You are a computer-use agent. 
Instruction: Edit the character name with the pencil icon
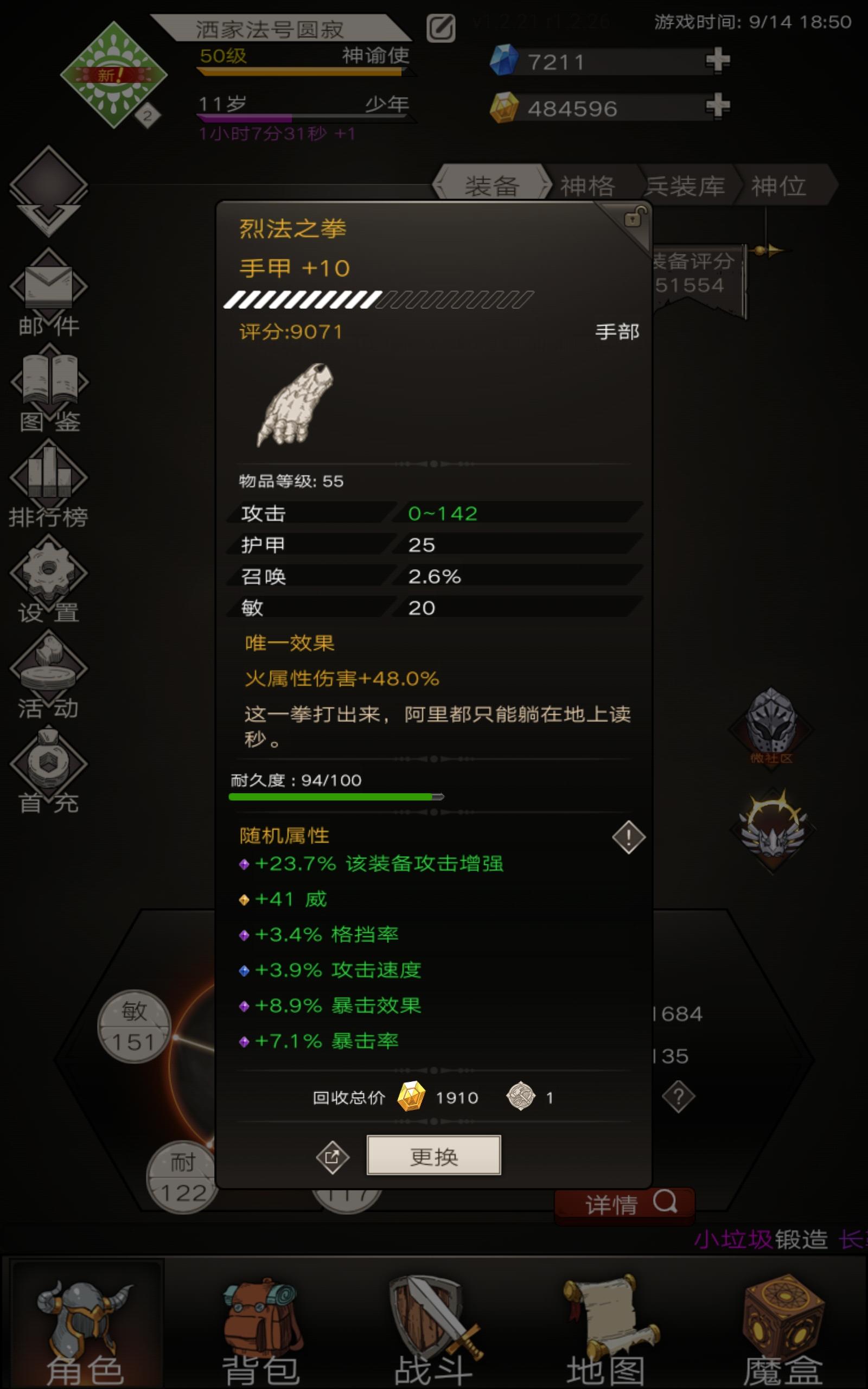point(441,27)
